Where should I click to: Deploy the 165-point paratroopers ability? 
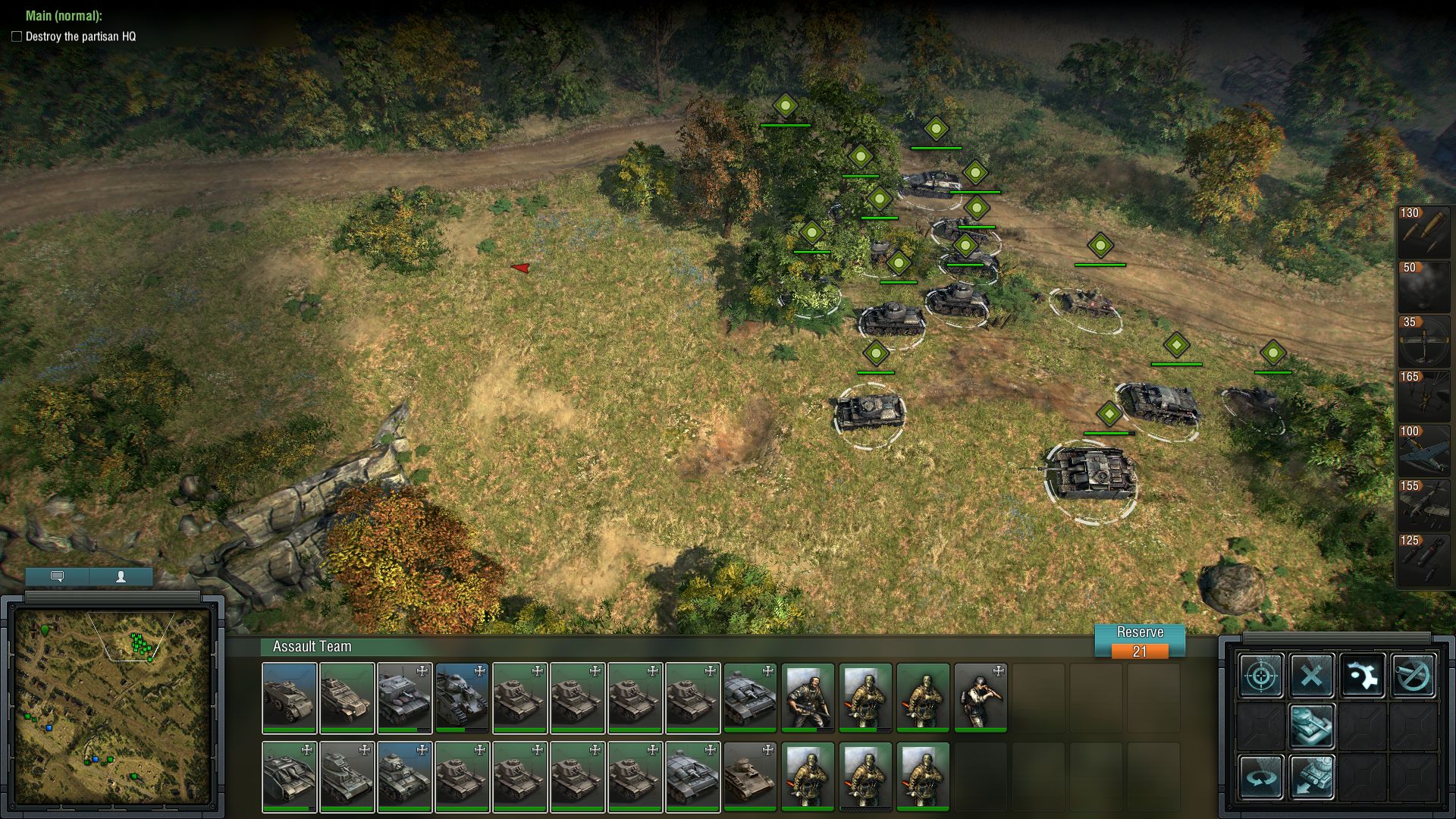(x=1423, y=395)
